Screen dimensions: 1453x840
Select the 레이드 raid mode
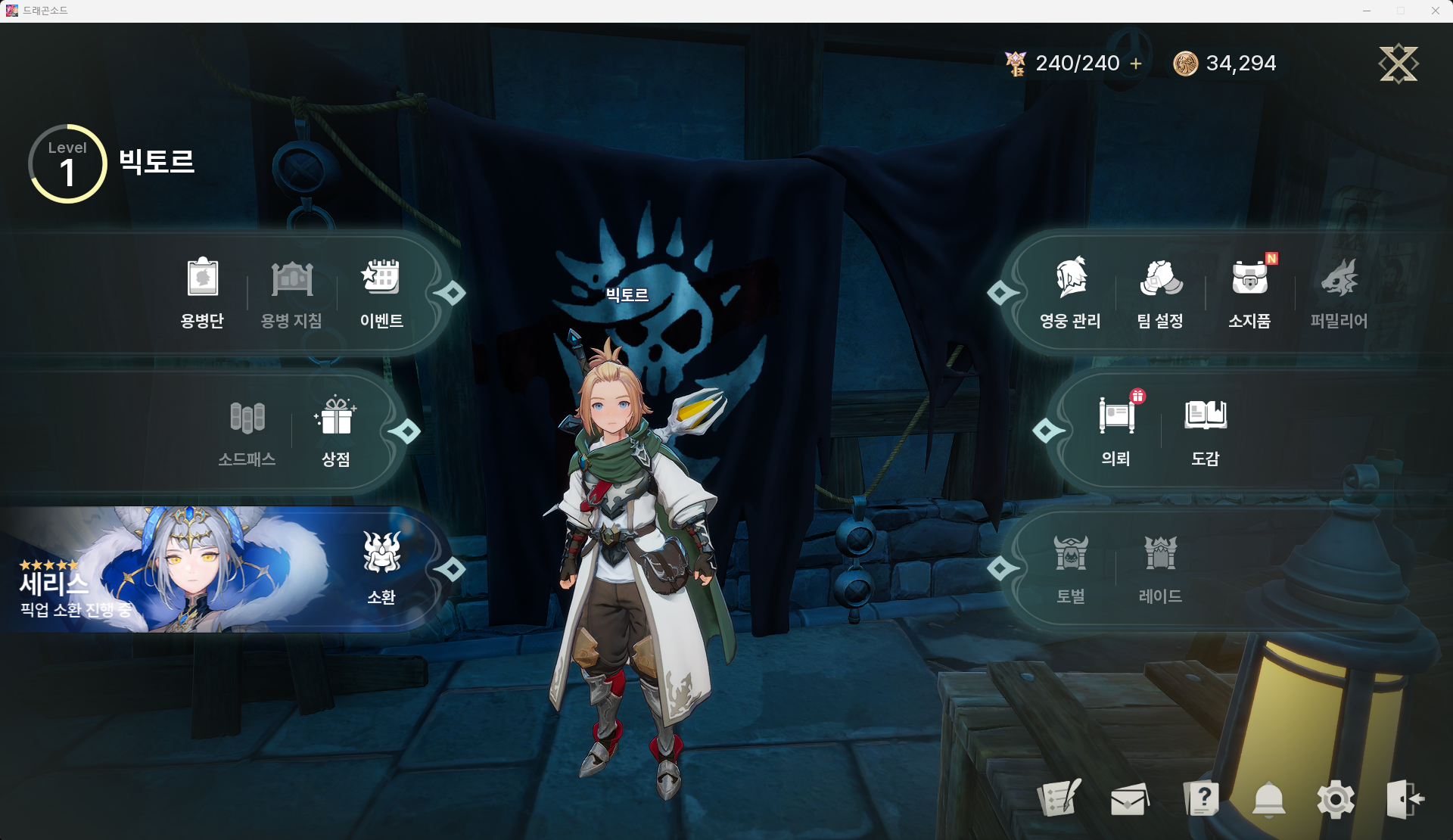[x=1160, y=568]
